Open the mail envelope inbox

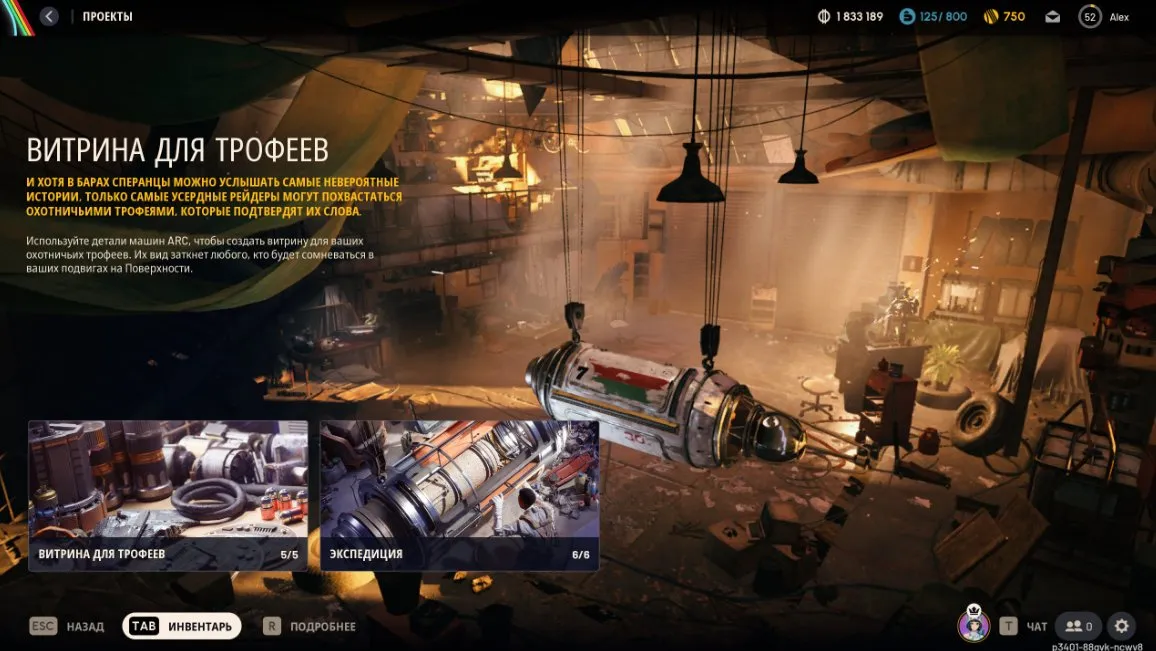(1053, 17)
